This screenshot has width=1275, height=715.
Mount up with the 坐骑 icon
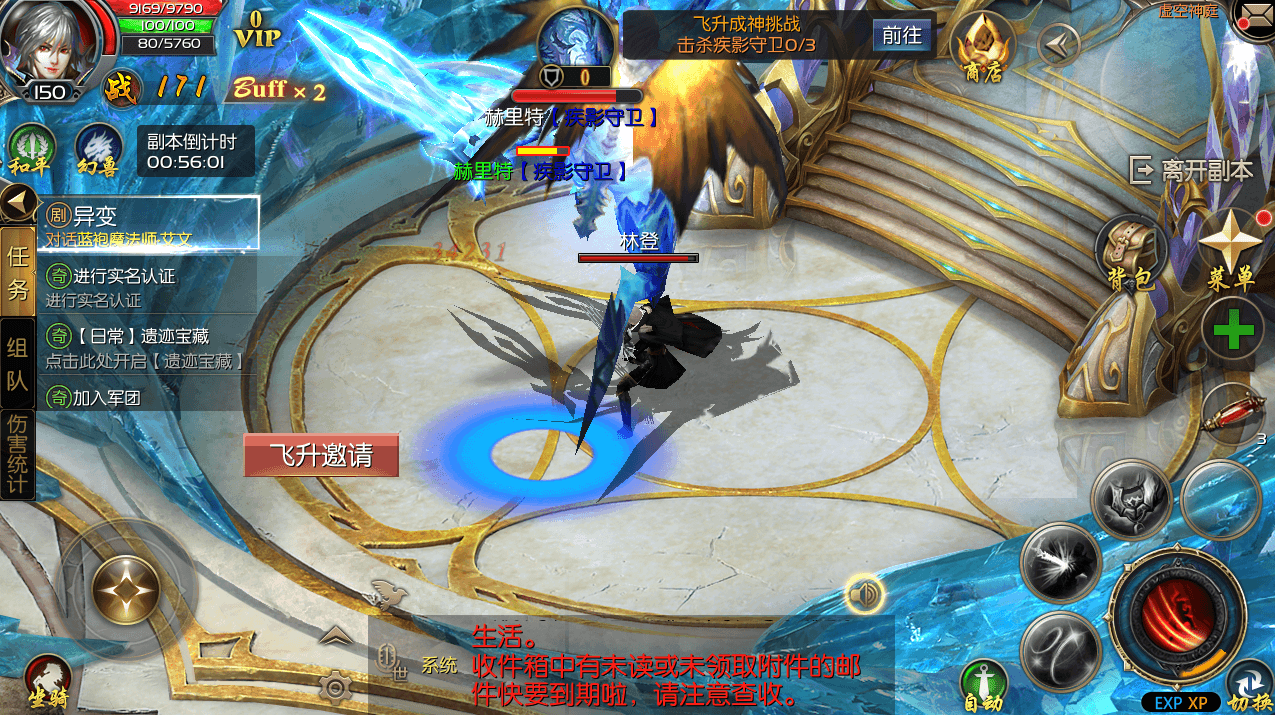point(48,680)
